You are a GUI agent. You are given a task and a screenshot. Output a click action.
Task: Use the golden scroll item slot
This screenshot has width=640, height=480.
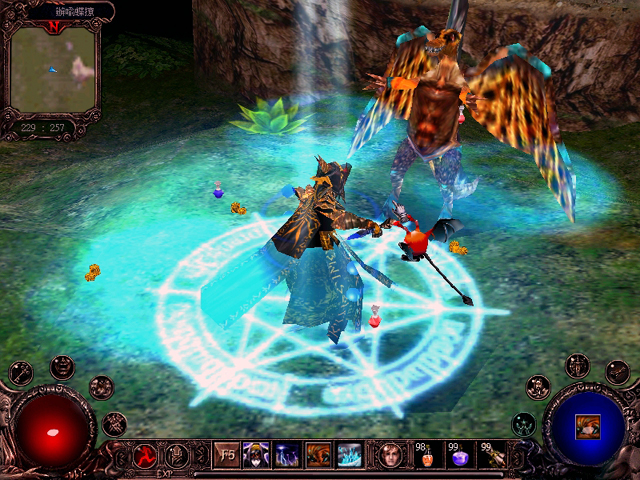point(490,456)
